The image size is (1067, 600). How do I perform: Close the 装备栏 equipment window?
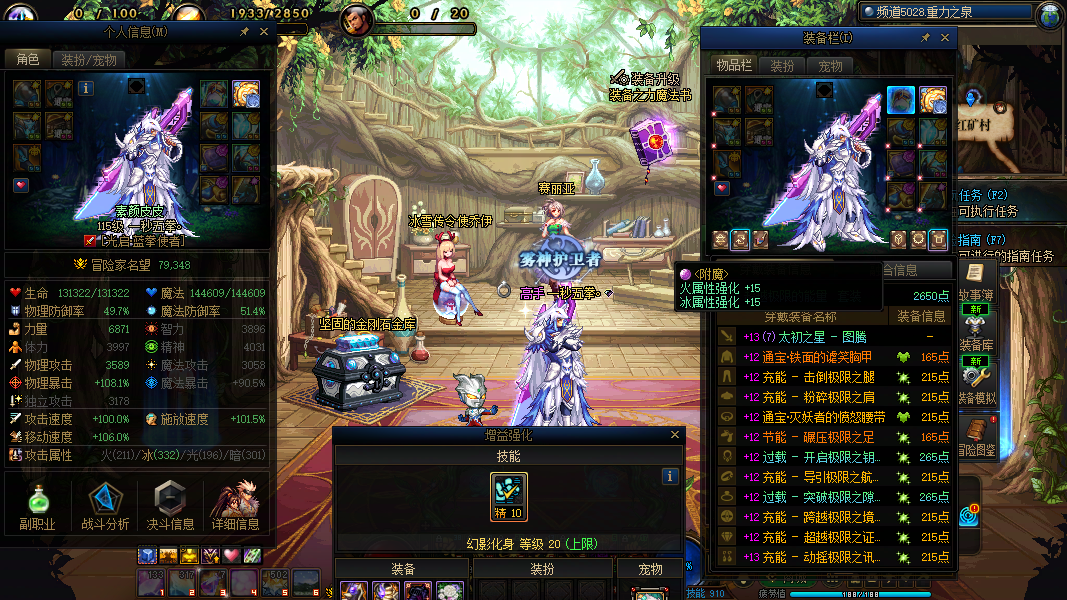click(944, 38)
